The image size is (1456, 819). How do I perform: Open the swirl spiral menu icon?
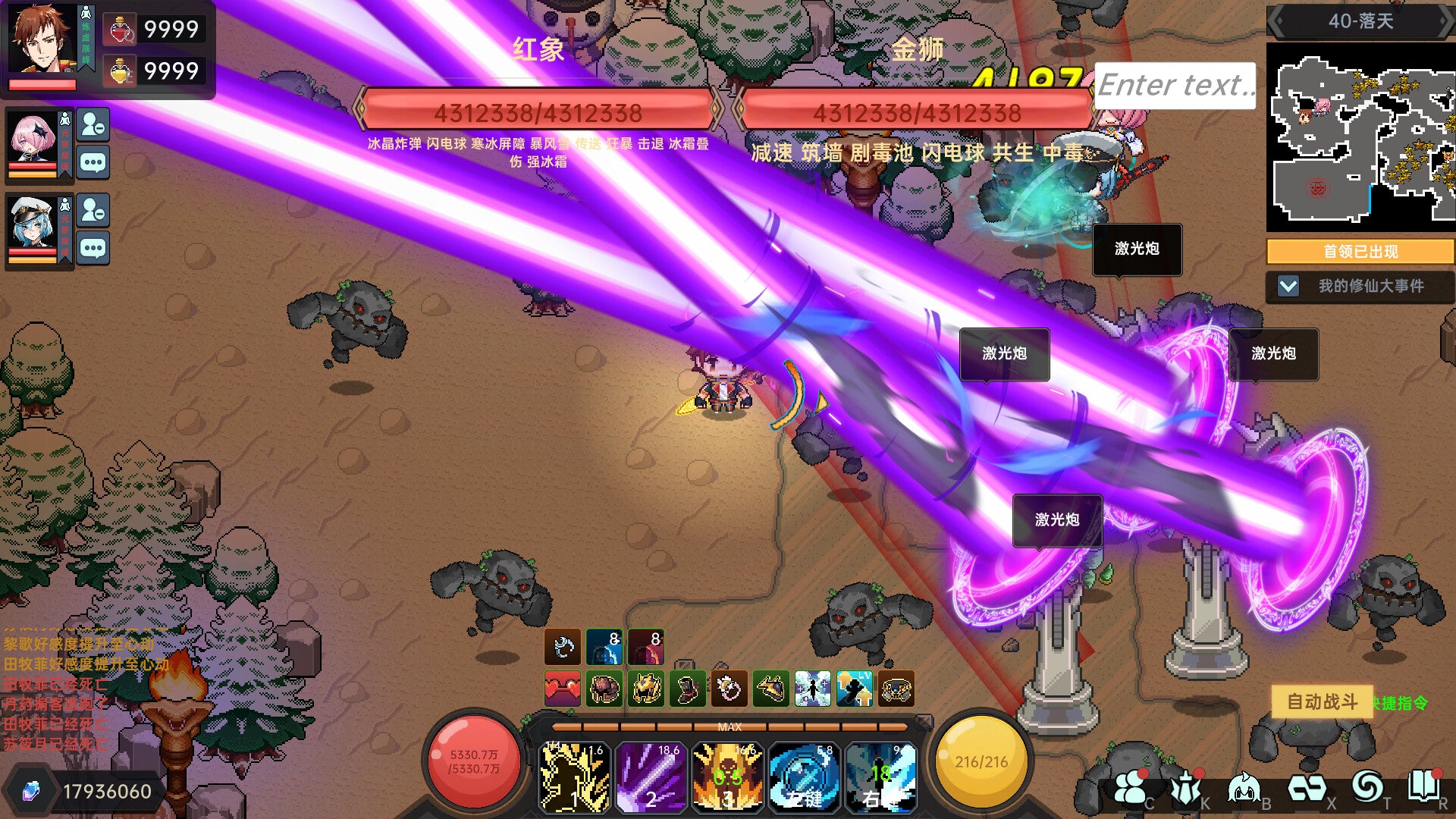point(1367,787)
